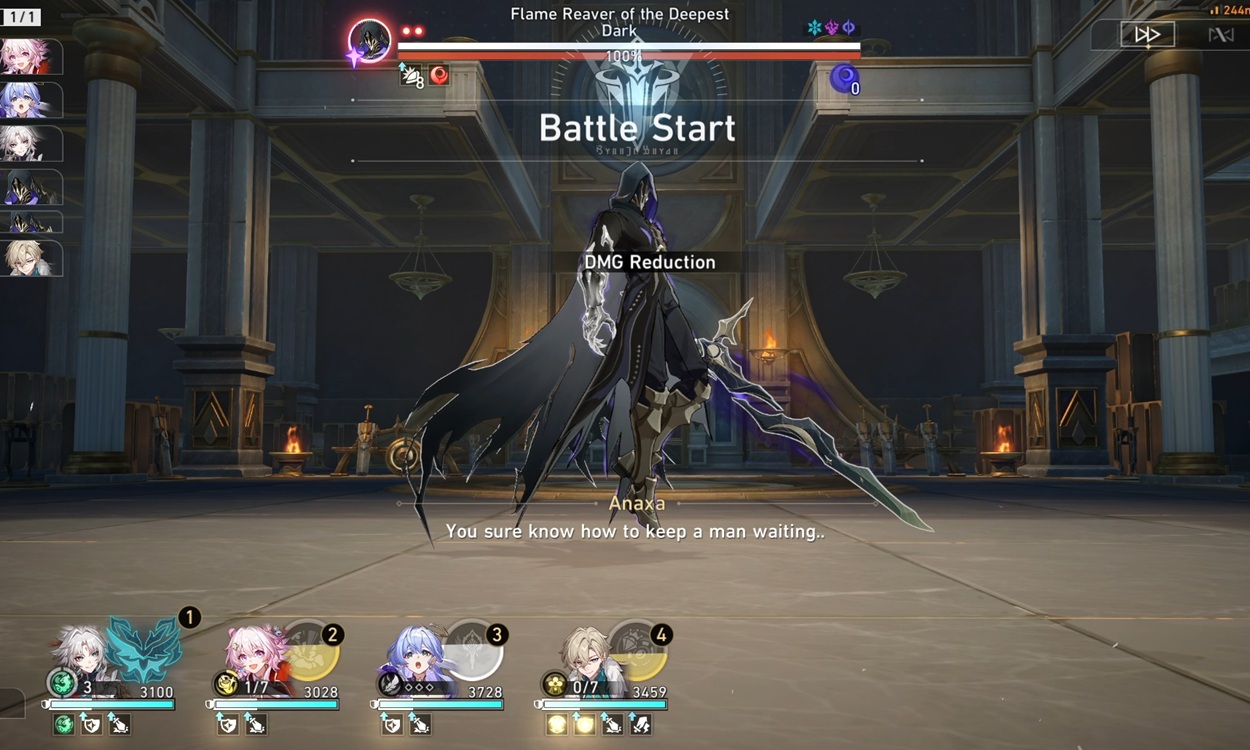The height and width of the screenshot is (750, 1250).
Task: View the boss's ice weakness snowflake icon
Action: tap(814, 28)
